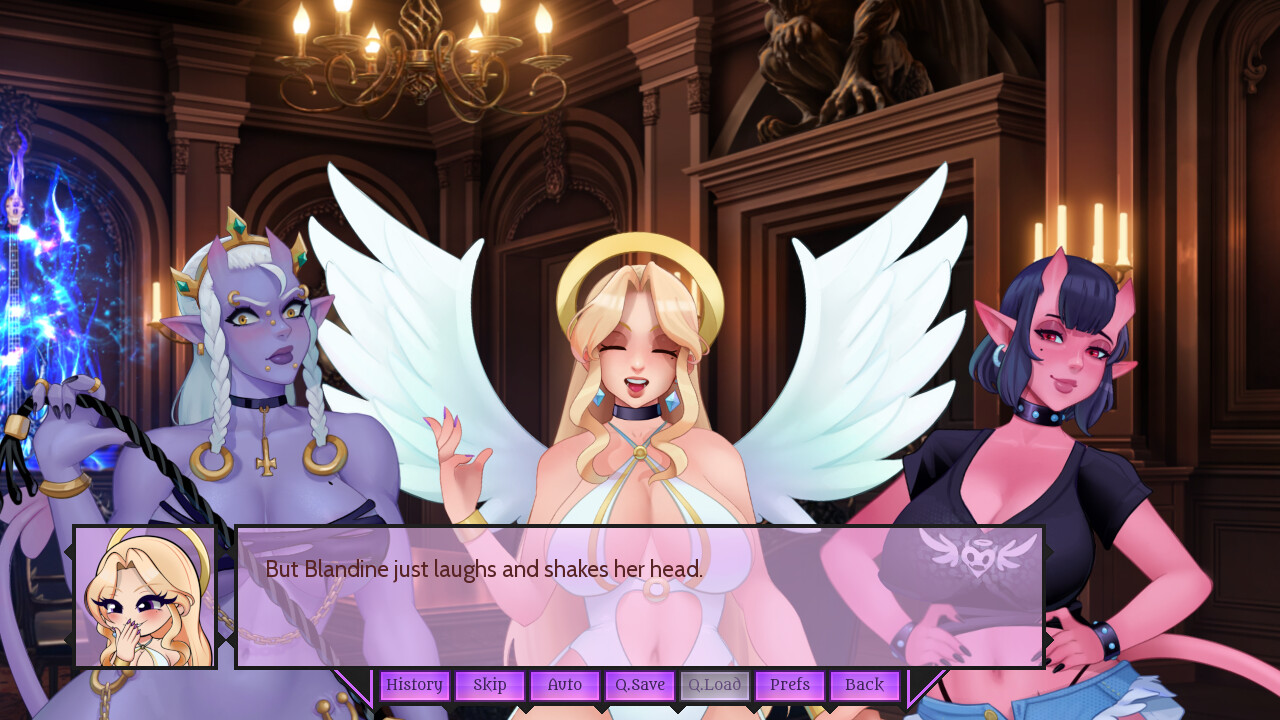Click Blandine's blushing portrait thumbnail

pyautogui.click(x=146, y=597)
